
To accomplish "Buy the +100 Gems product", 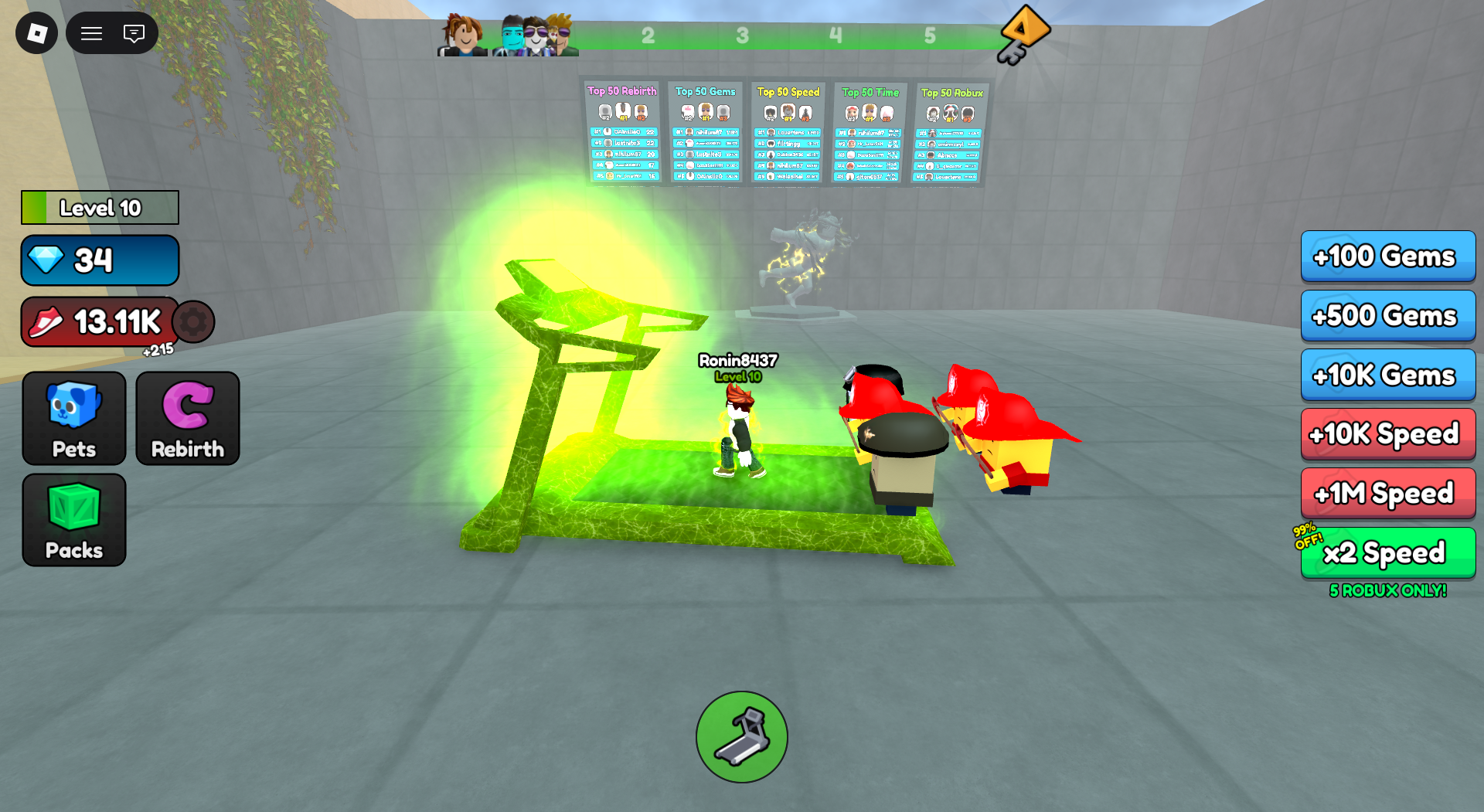I will pyautogui.click(x=1387, y=257).
